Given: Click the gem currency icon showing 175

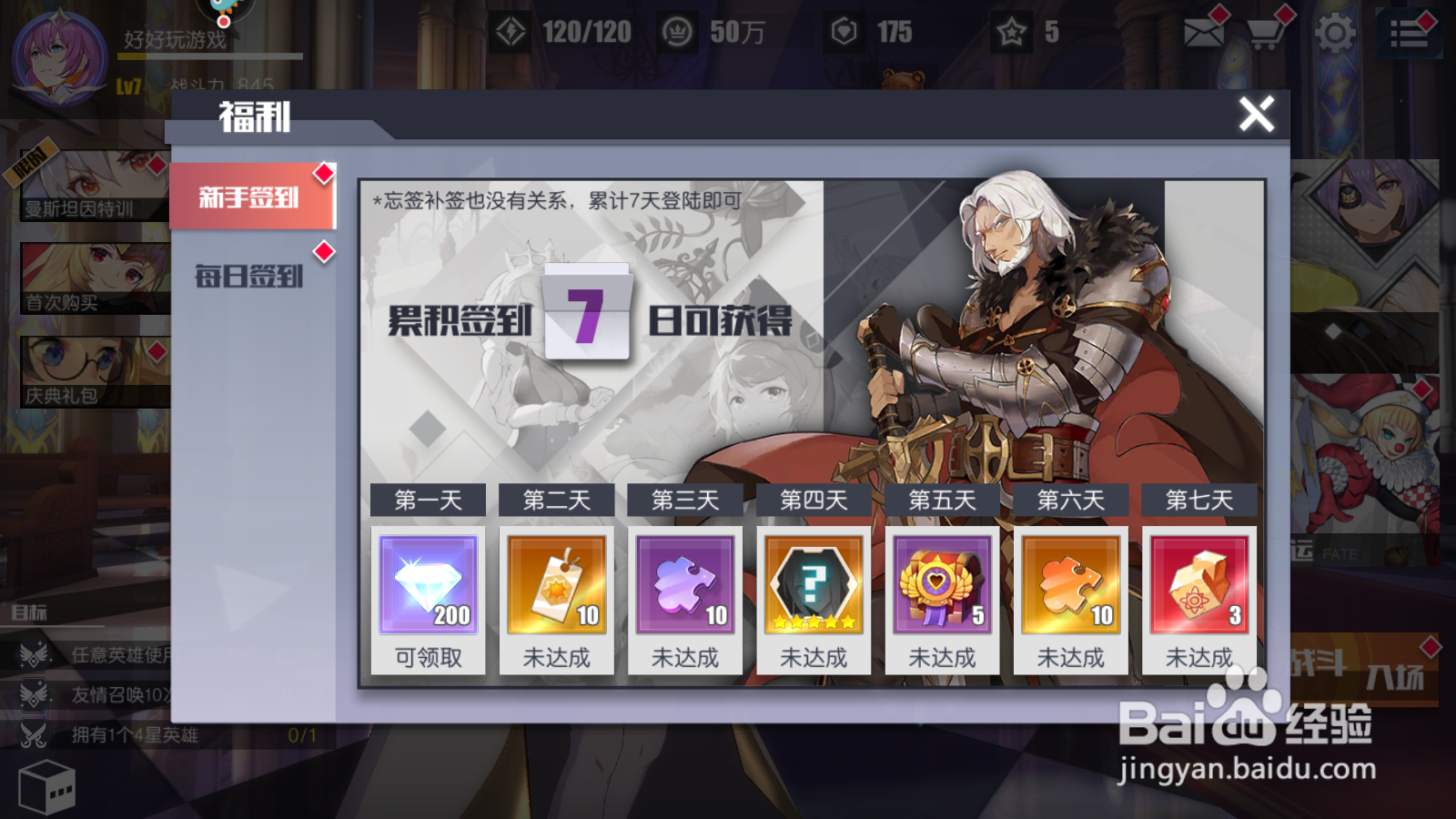Looking at the screenshot, I should [x=844, y=30].
